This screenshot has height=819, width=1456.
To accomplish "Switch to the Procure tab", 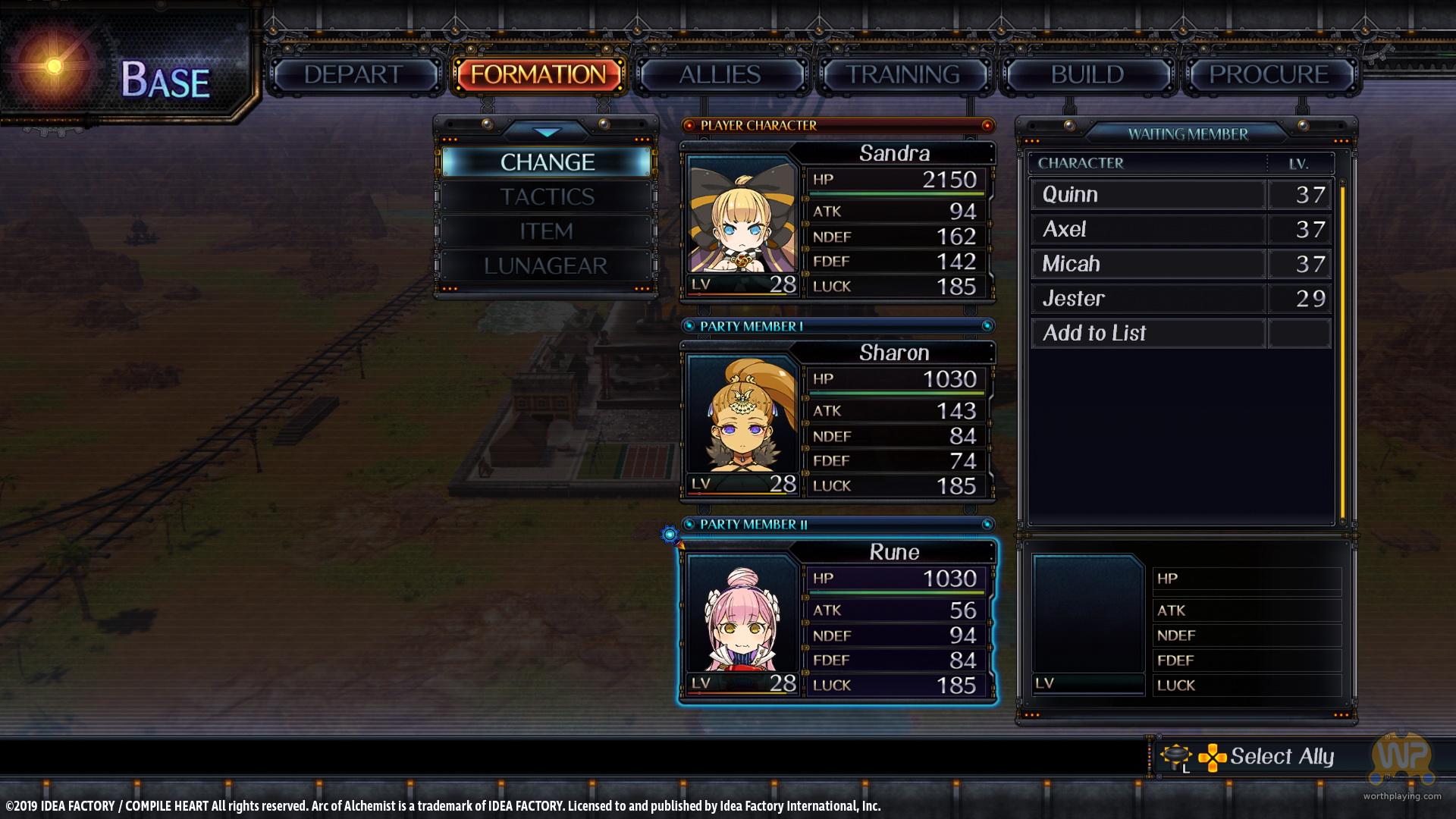I will (x=1269, y=74).
